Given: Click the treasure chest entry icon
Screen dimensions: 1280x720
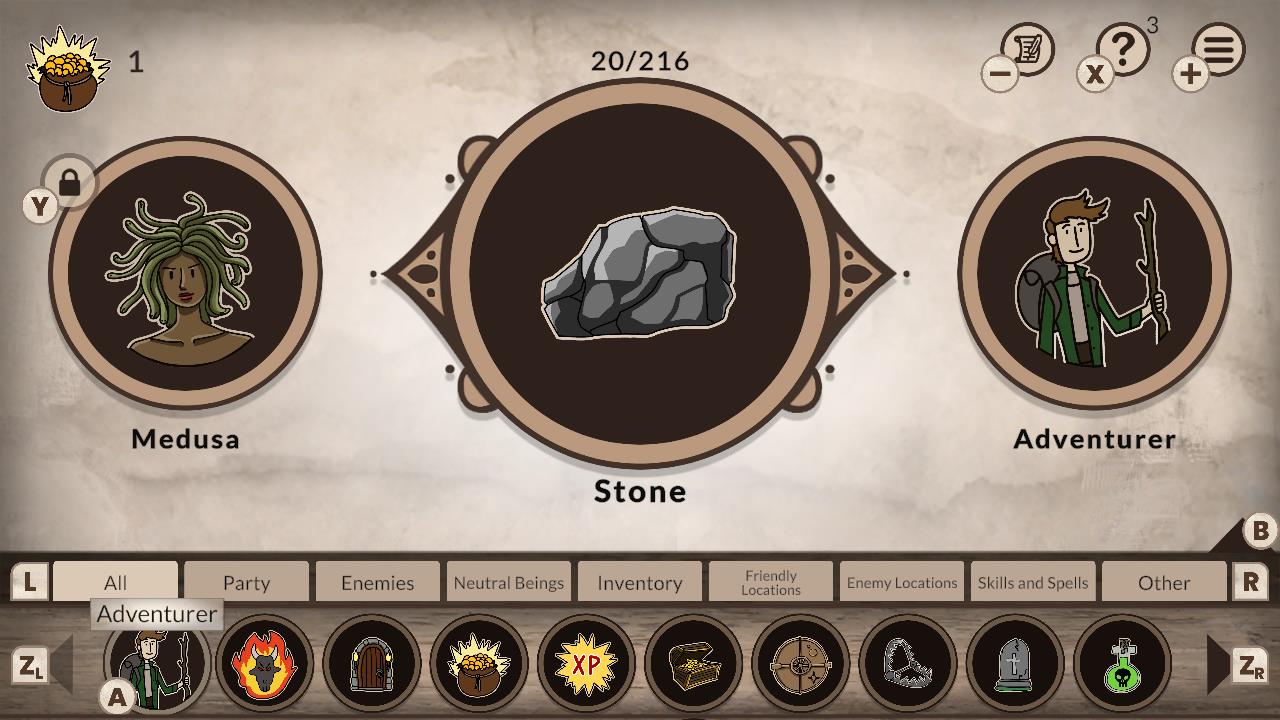Looking at the screenshot, I should coord(694,663).
